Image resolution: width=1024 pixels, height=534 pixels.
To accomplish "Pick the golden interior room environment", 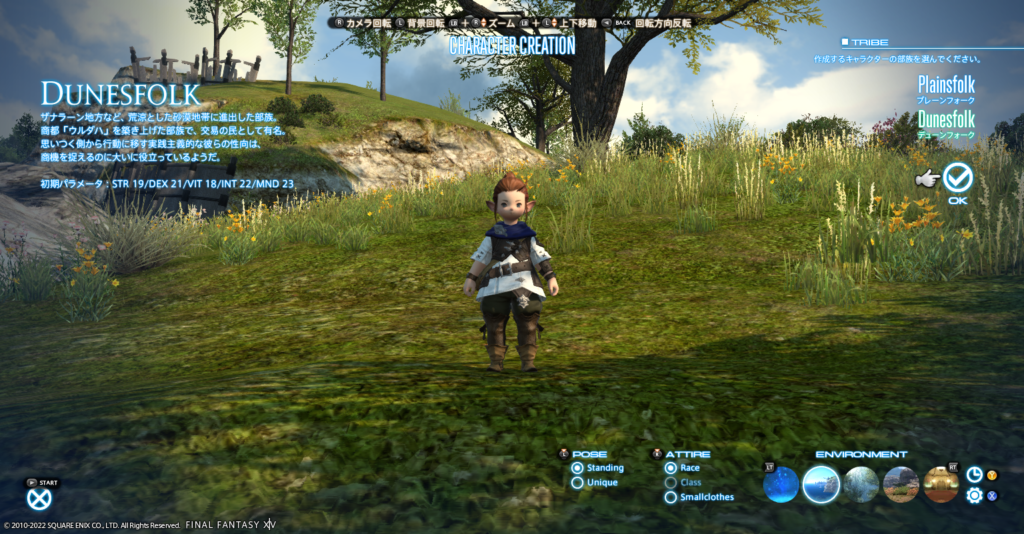I will (941, 485).
